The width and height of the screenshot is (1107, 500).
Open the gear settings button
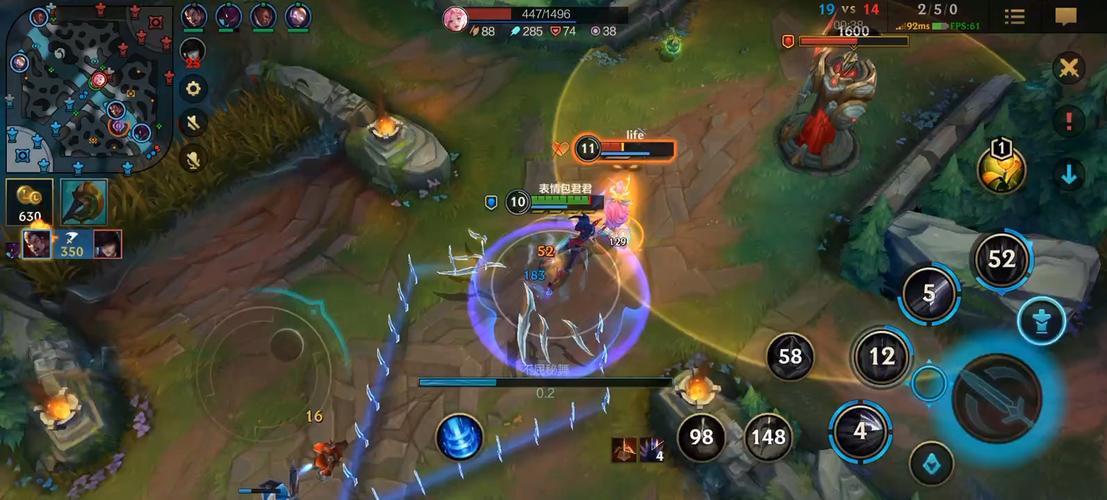[193, 88]
